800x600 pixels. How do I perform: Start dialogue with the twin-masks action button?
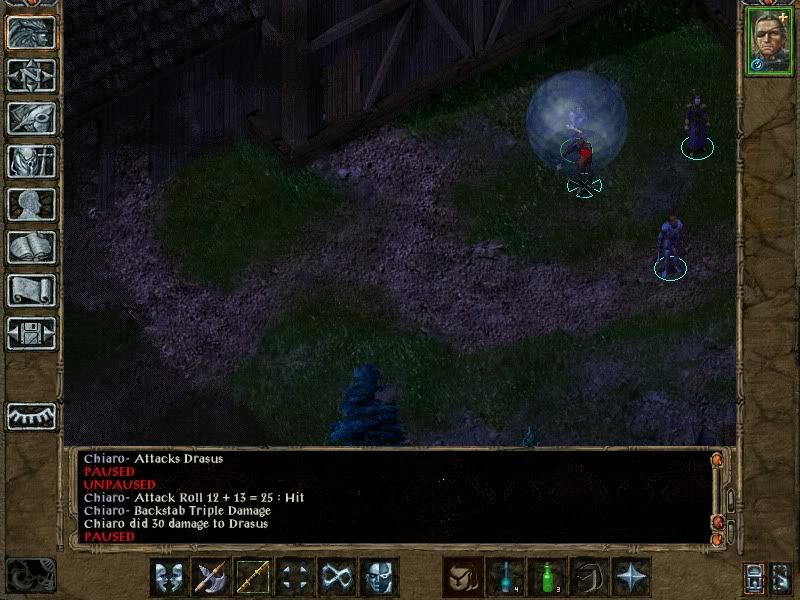(x=169, y=576)
